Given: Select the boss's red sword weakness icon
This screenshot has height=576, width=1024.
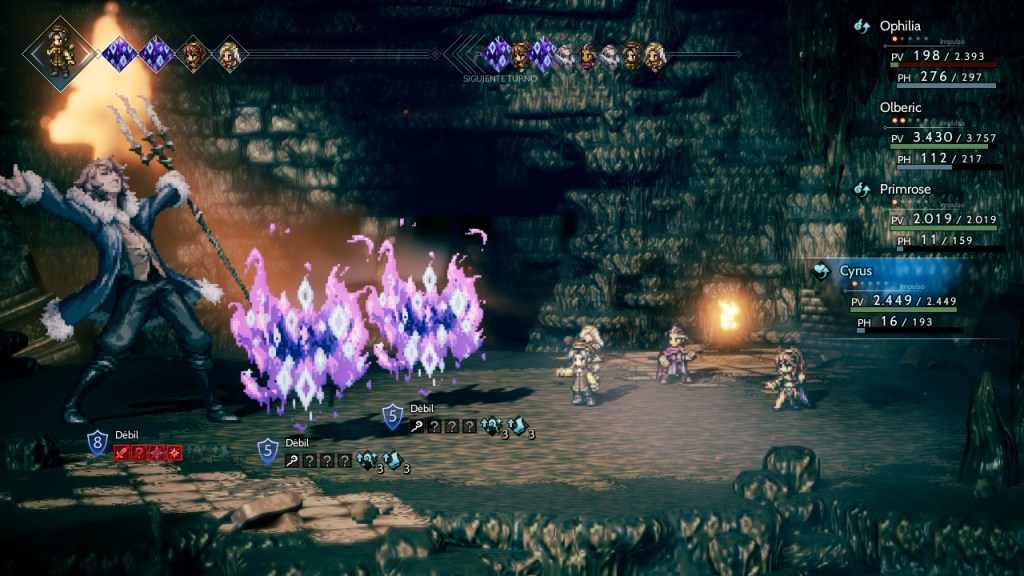Looking at the screenshot, I should 122,453.
